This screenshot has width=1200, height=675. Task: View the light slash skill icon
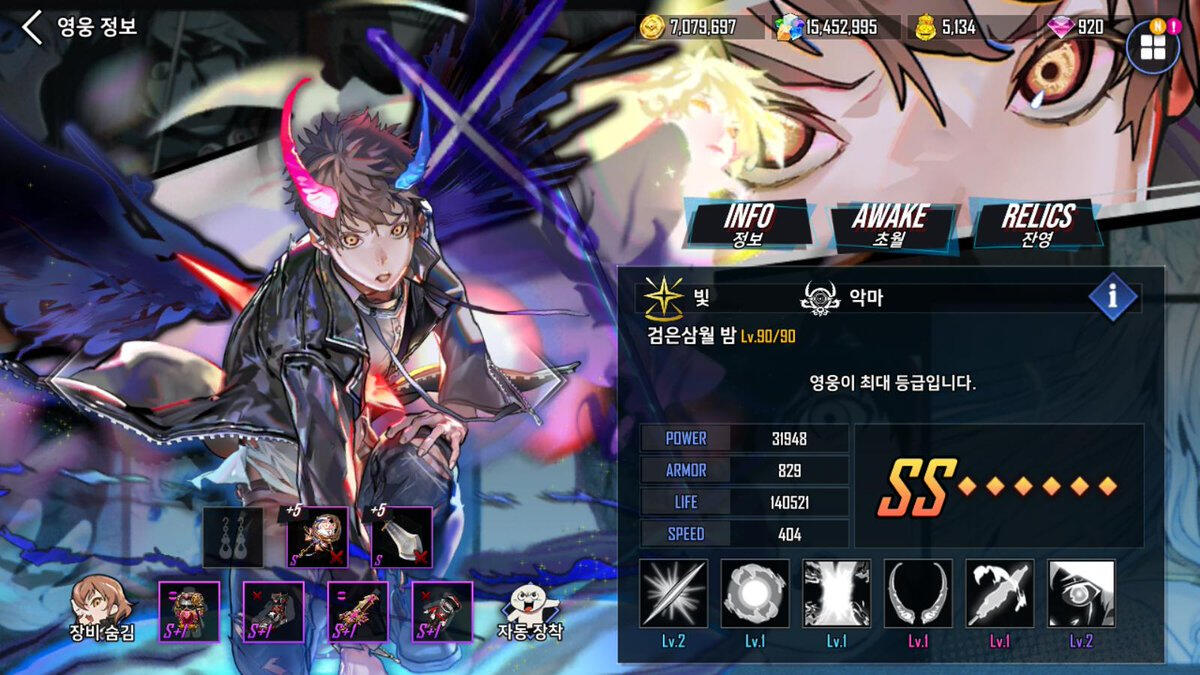pos(674,593)
